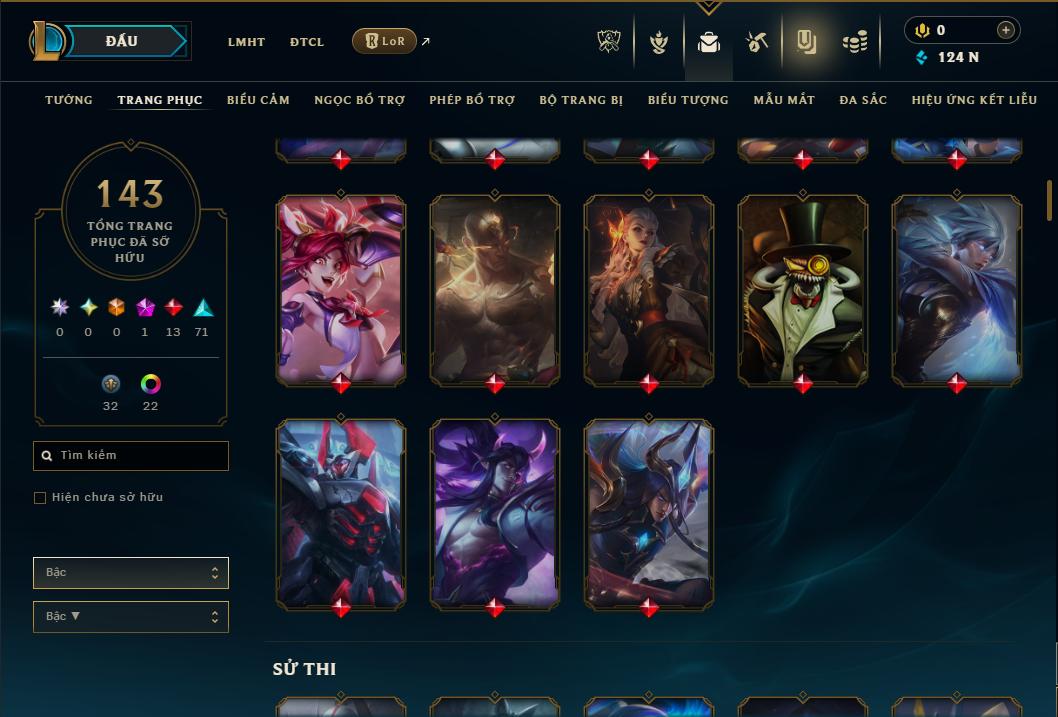Launch the LoR link button
Screen dimensions: 1058x717
point(385,41)
